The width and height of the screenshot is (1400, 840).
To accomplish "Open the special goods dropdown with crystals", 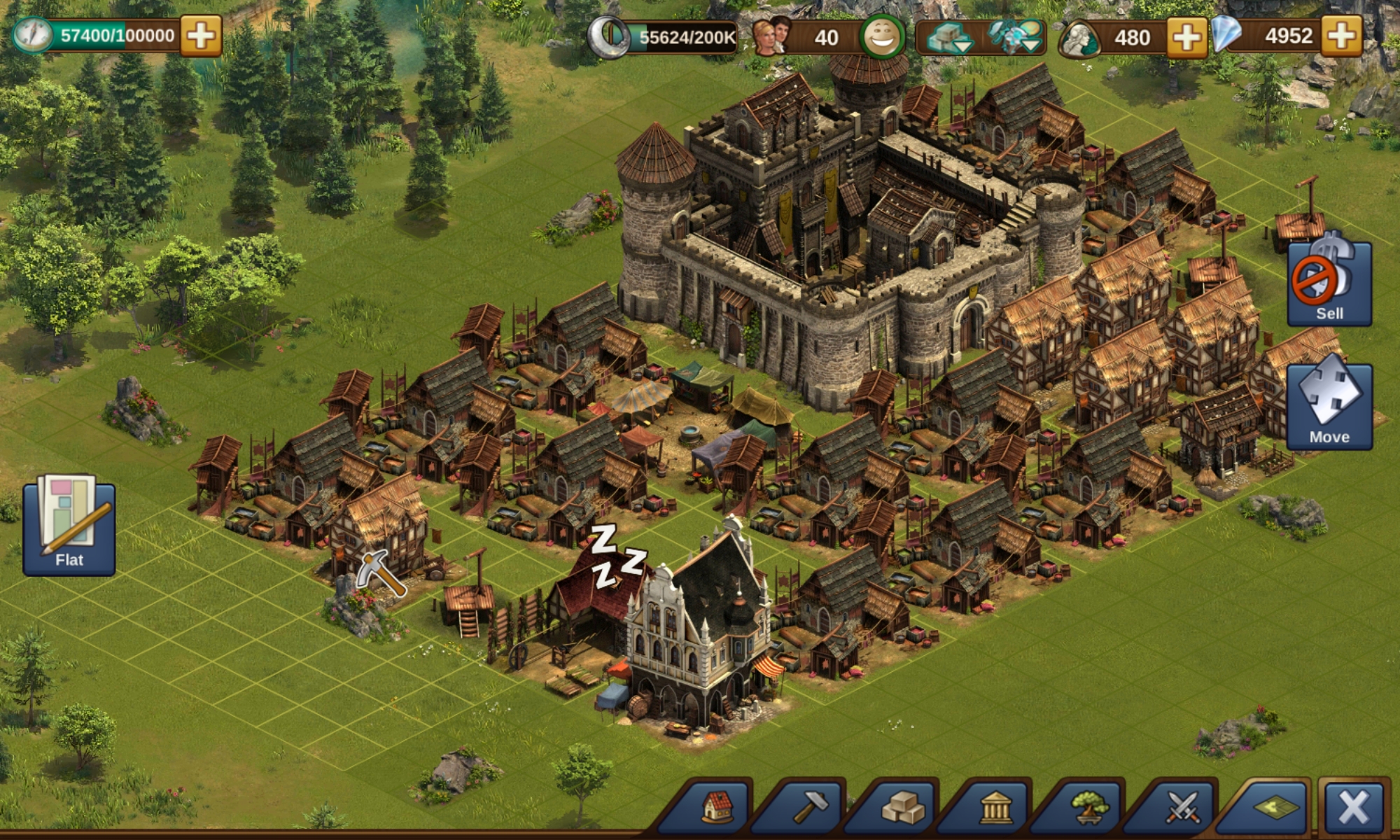I will click(x=1016, y=37).
